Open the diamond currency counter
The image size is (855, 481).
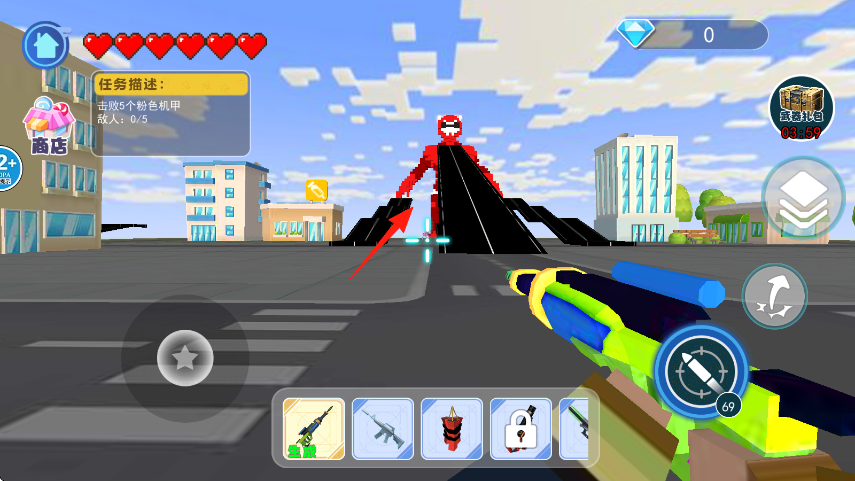[692, 35]
